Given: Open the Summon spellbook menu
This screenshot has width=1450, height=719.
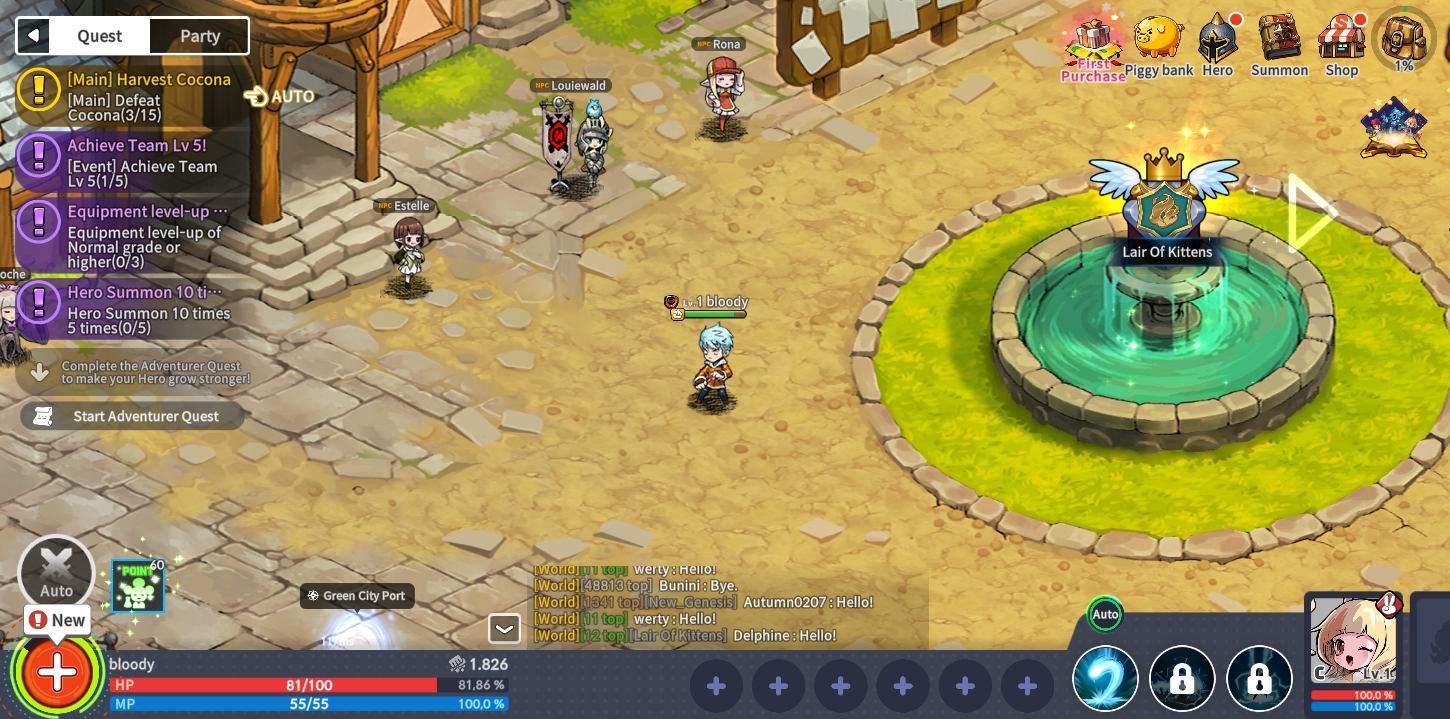Looking at the screenshot, I should pos(1279,46).
